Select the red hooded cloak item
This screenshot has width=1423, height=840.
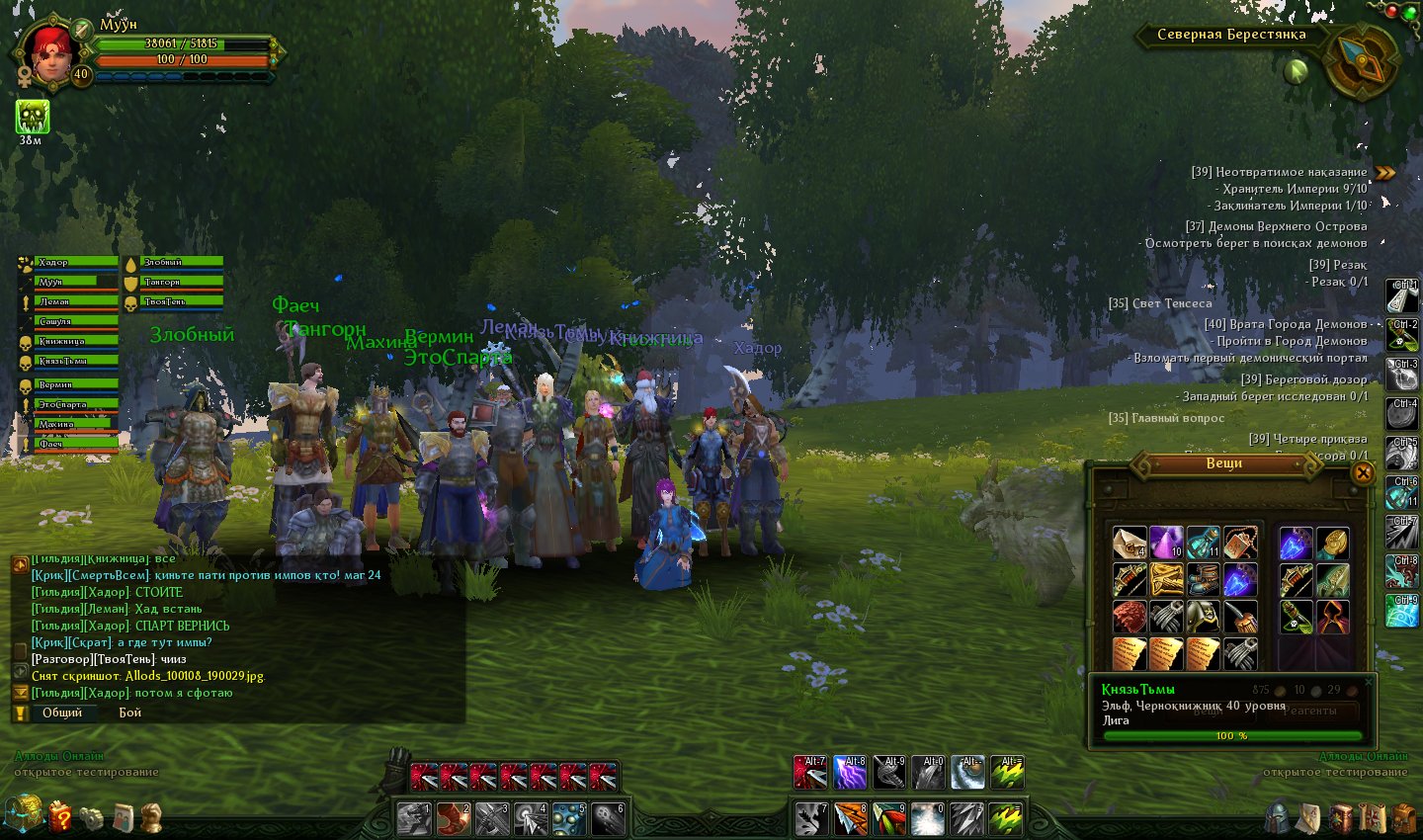[1332, 617]
